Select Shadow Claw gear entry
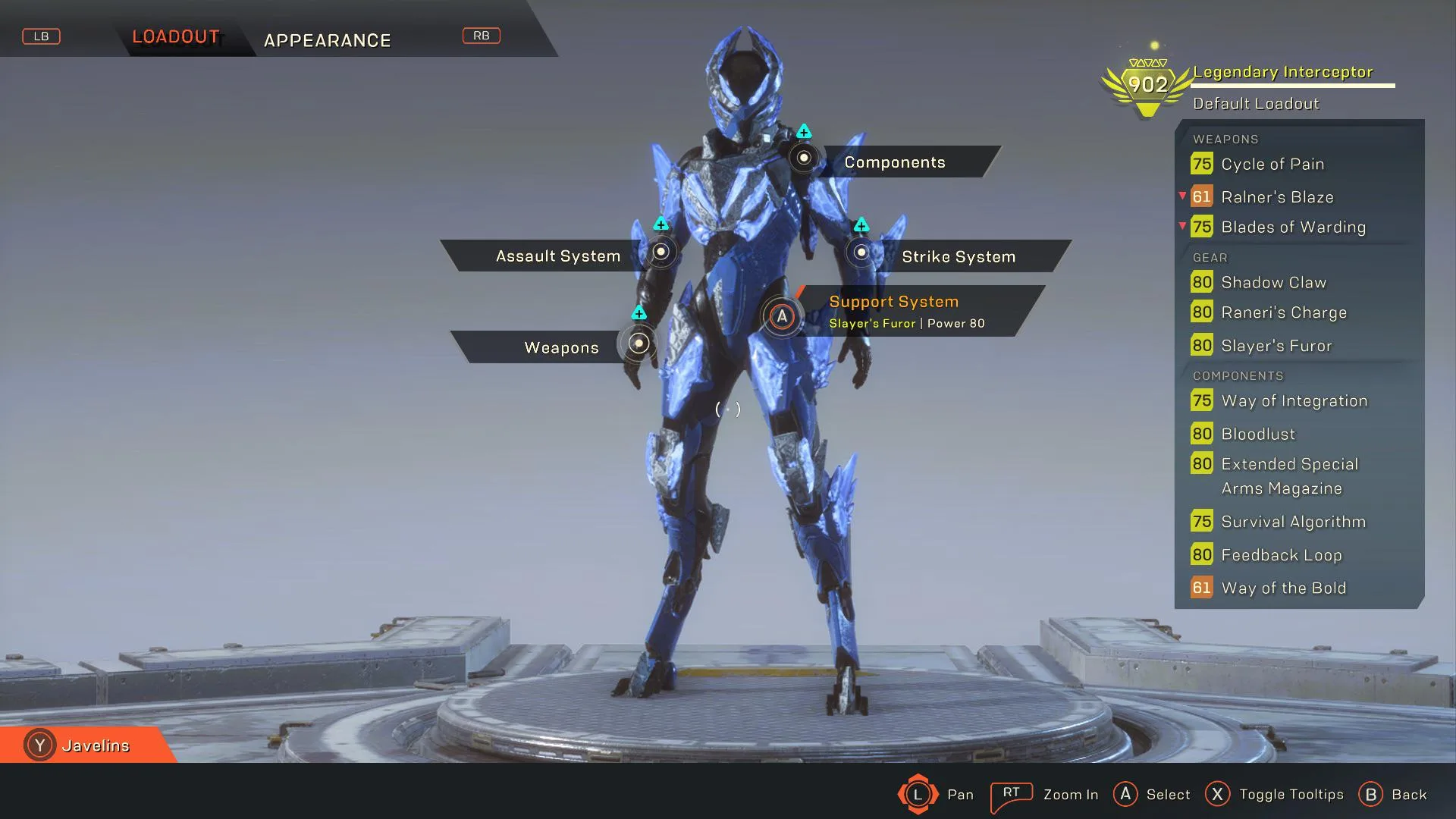 [x=1273, y=282]
